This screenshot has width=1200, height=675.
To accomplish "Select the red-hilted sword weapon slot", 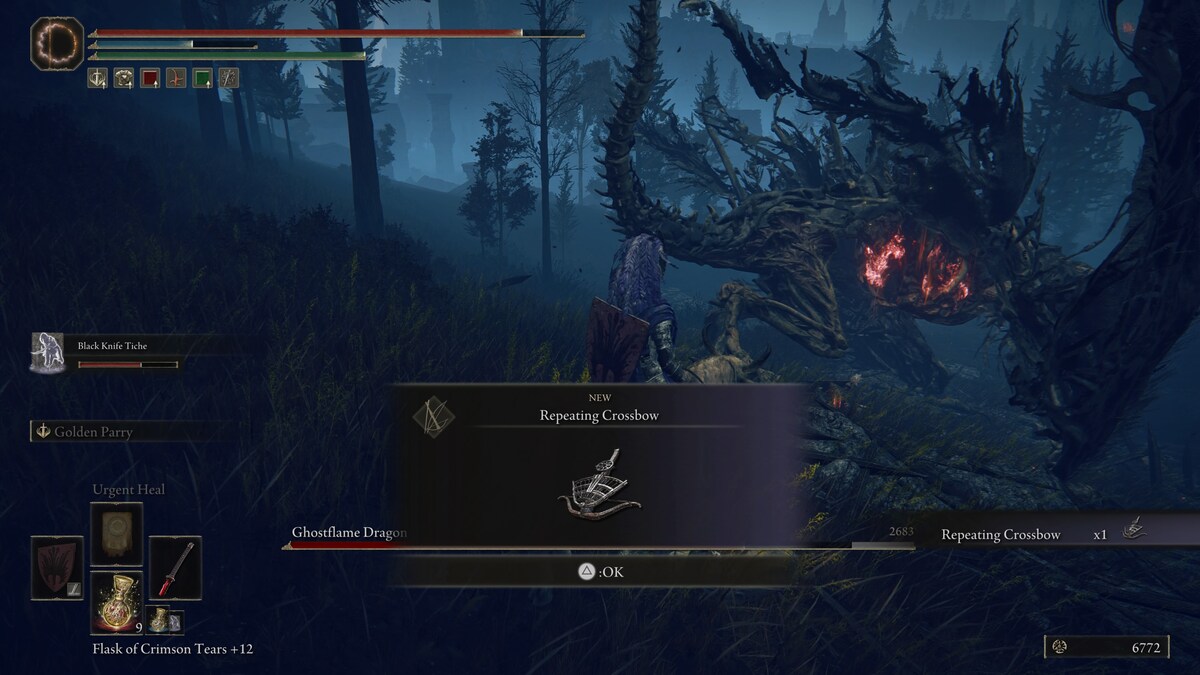I will [x=175, y=568].
